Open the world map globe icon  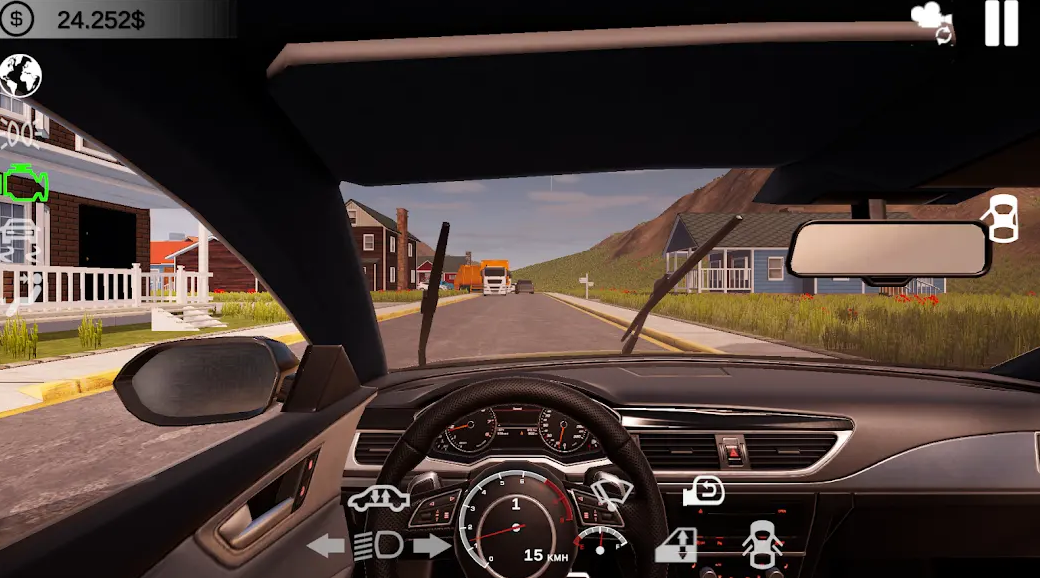pos(20,75)
